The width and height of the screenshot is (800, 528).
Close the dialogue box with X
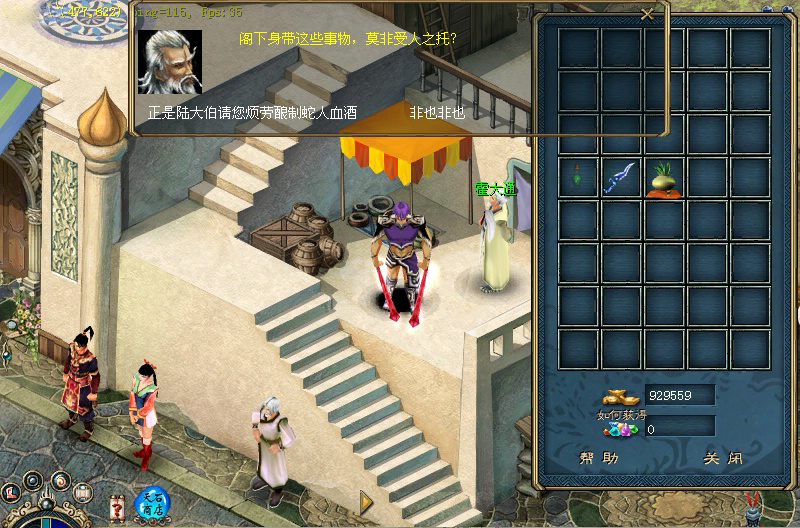point(647,14)
